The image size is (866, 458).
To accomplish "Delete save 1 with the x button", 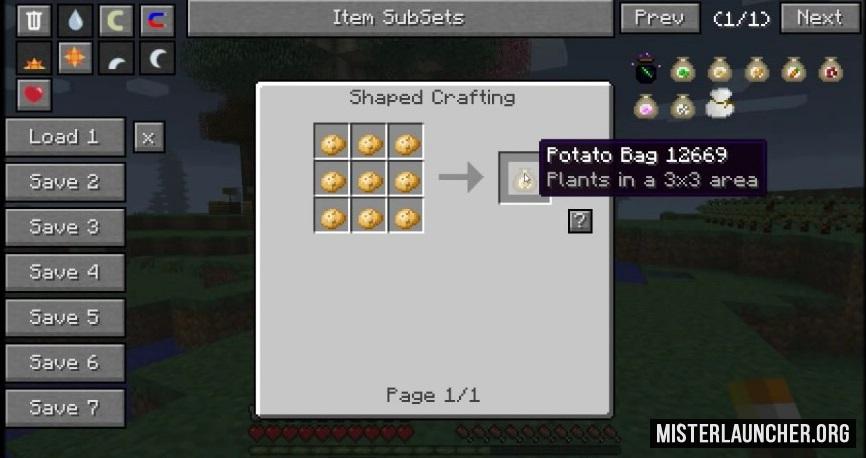I will coord(148,137).
